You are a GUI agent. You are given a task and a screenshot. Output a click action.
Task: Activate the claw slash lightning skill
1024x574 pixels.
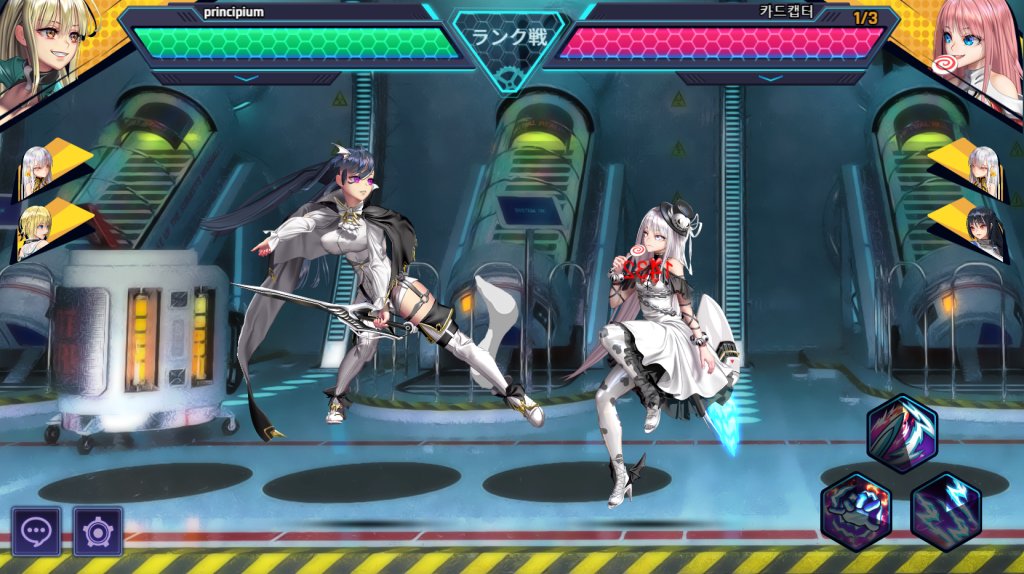click(x=901, y=434)
